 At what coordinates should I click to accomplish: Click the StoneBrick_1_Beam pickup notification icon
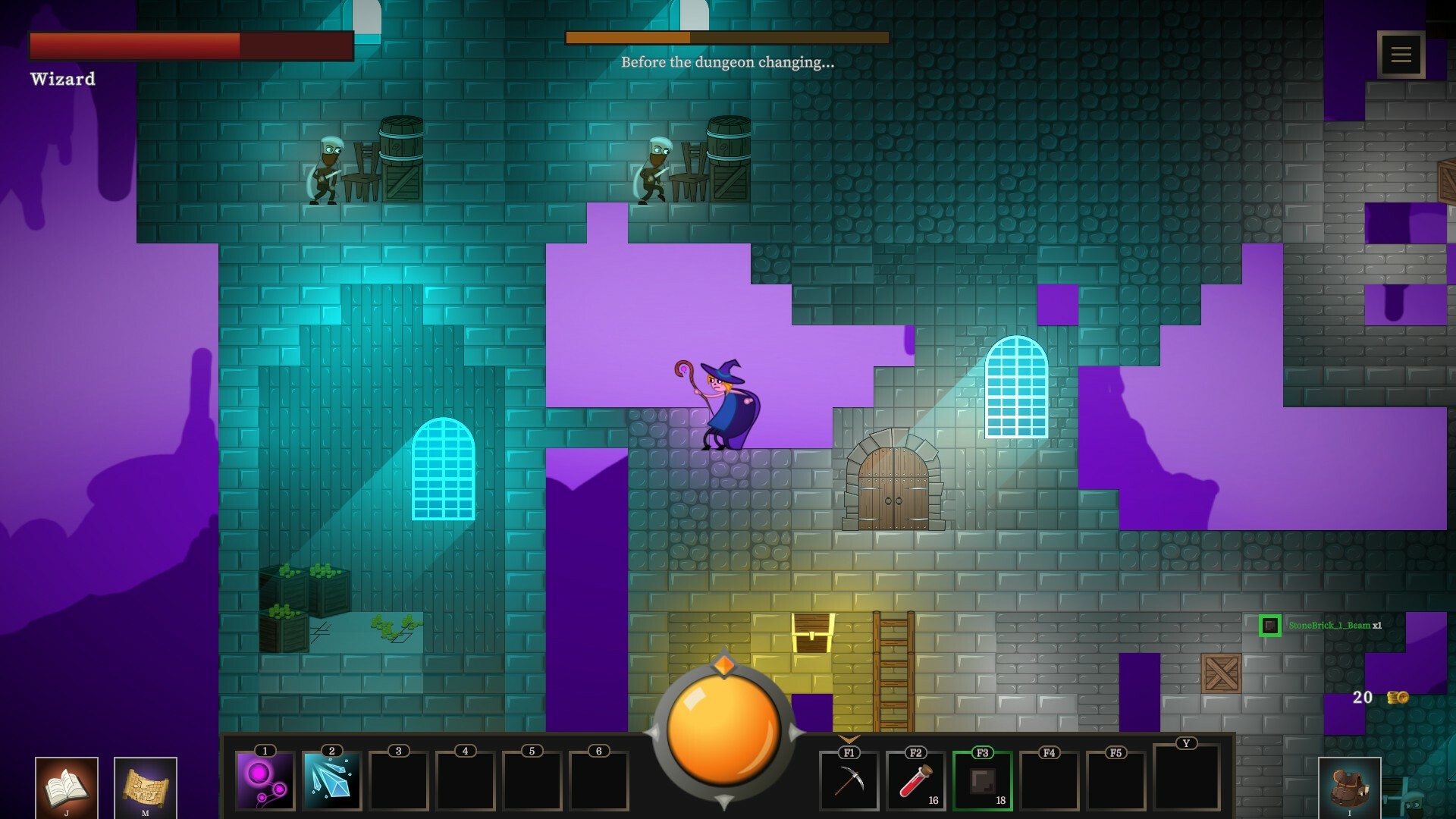[1272, 626]
